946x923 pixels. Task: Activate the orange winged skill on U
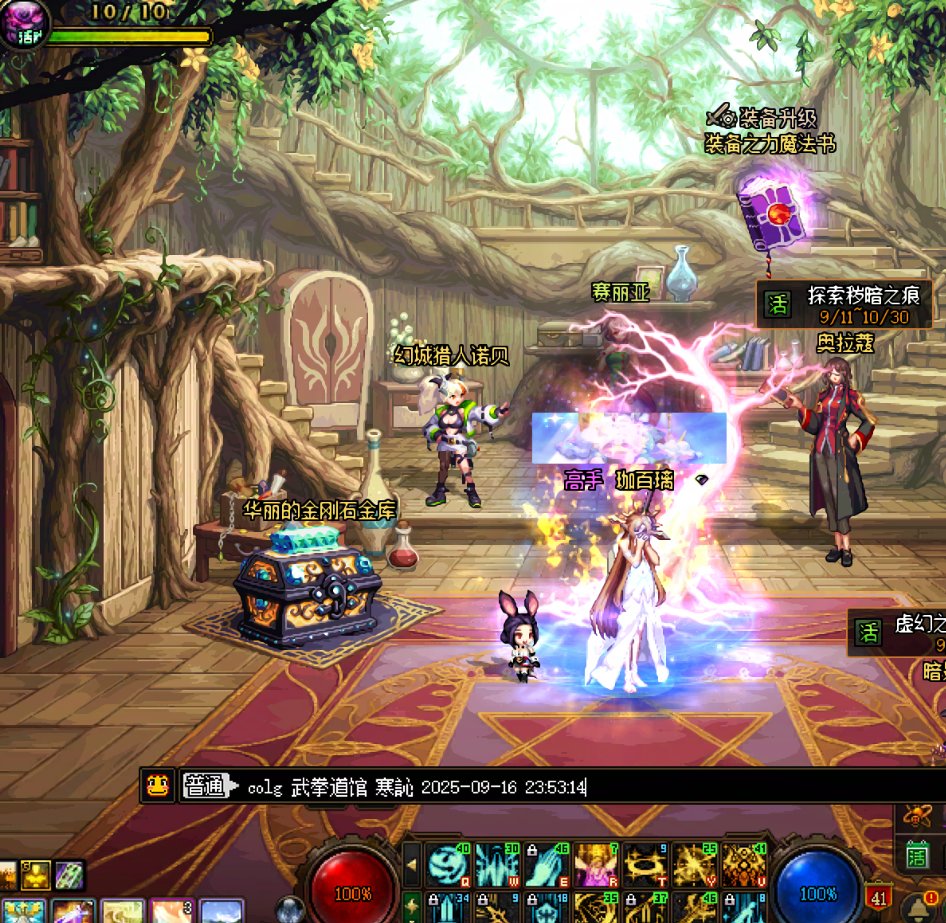[x=743, y=864]
